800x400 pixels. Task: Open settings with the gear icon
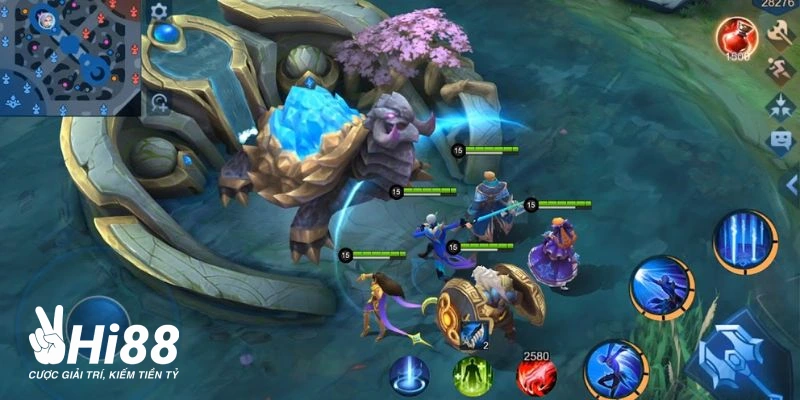(159, 11)
